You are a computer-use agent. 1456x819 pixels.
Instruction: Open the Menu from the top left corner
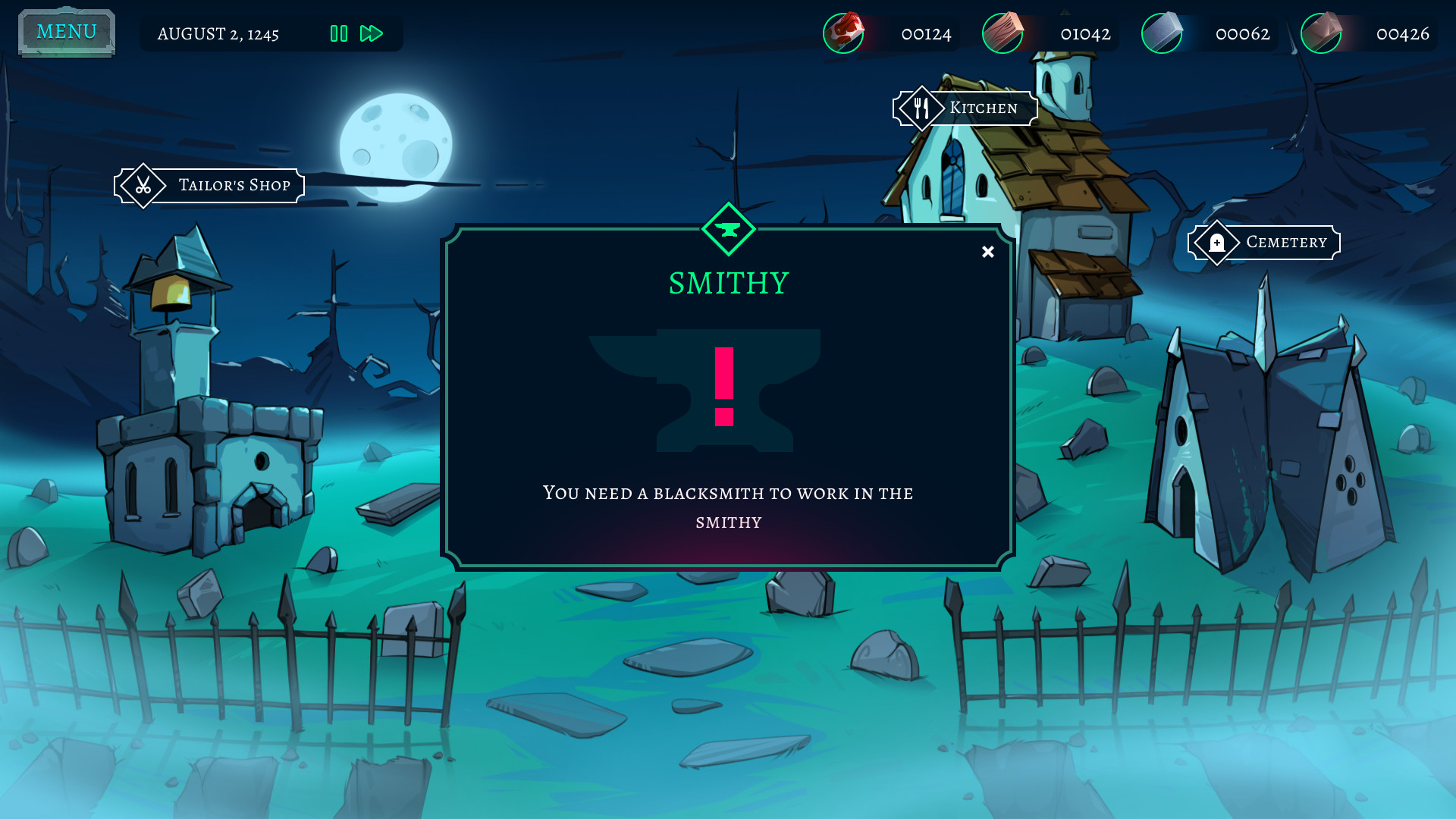point(65,31)
